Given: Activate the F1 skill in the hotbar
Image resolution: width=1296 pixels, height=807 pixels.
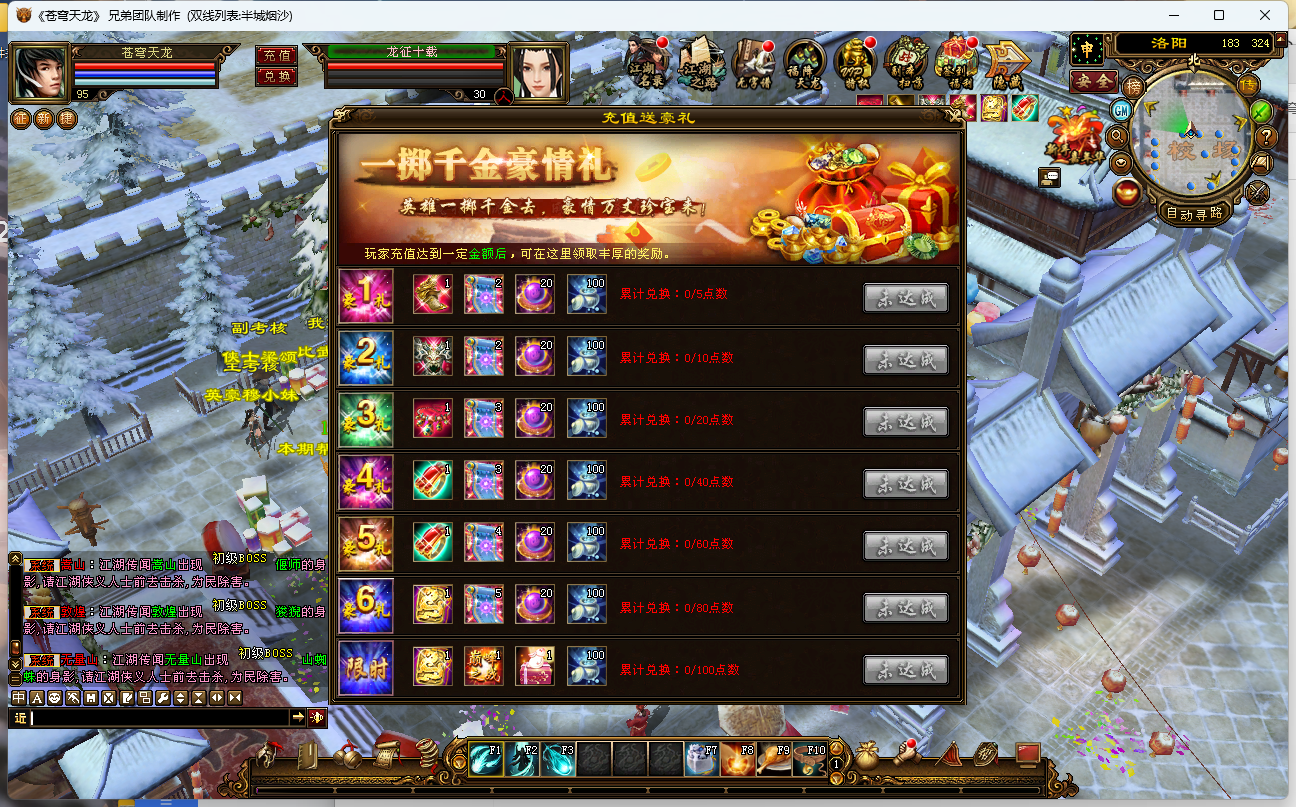Looking at the screenshot, I should point(487,760).
